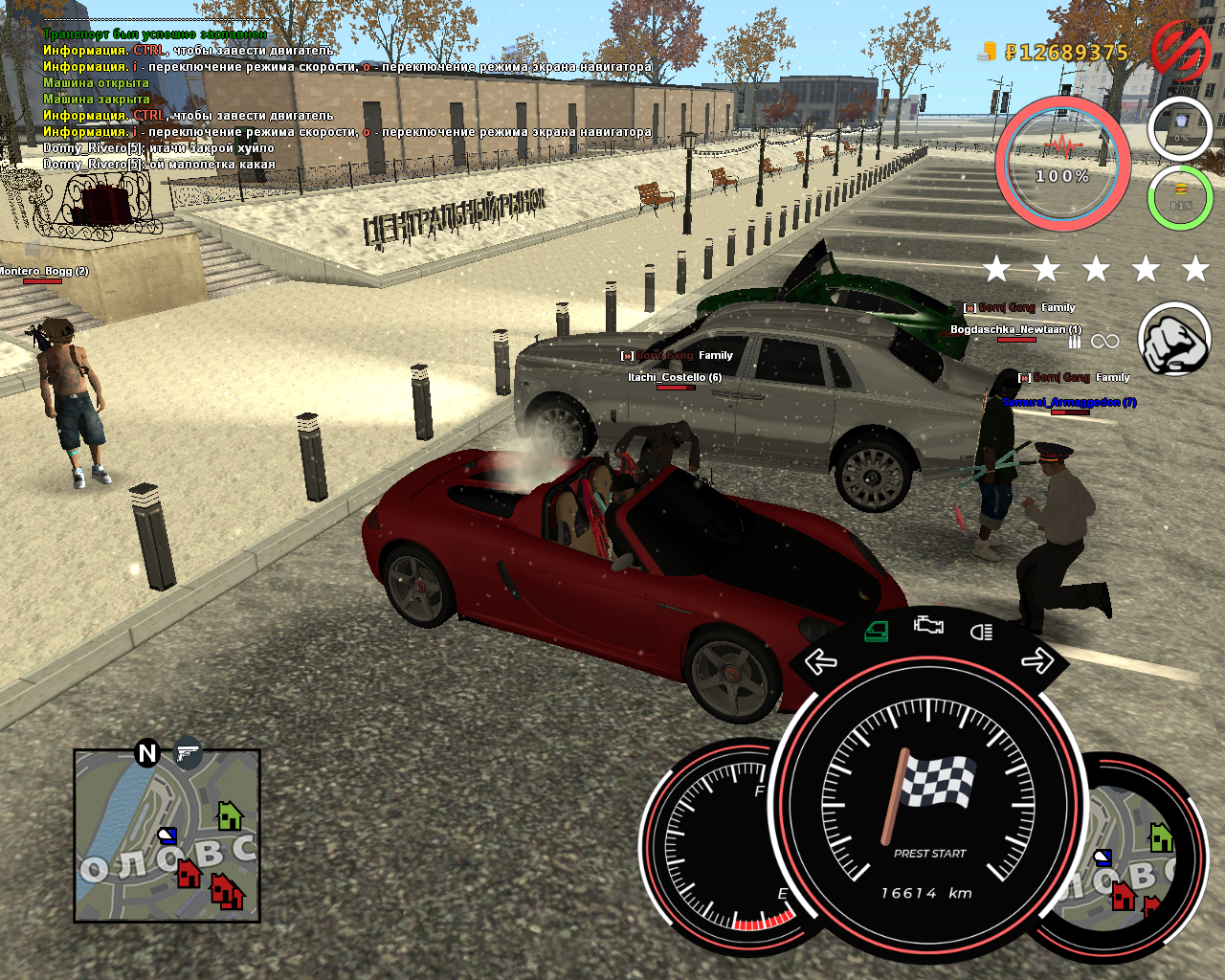Viewport: 1225px width, 980px height.
Task: Toggle the left turn signal arrow
Action: pyautogui.click(x=821, y=660)
